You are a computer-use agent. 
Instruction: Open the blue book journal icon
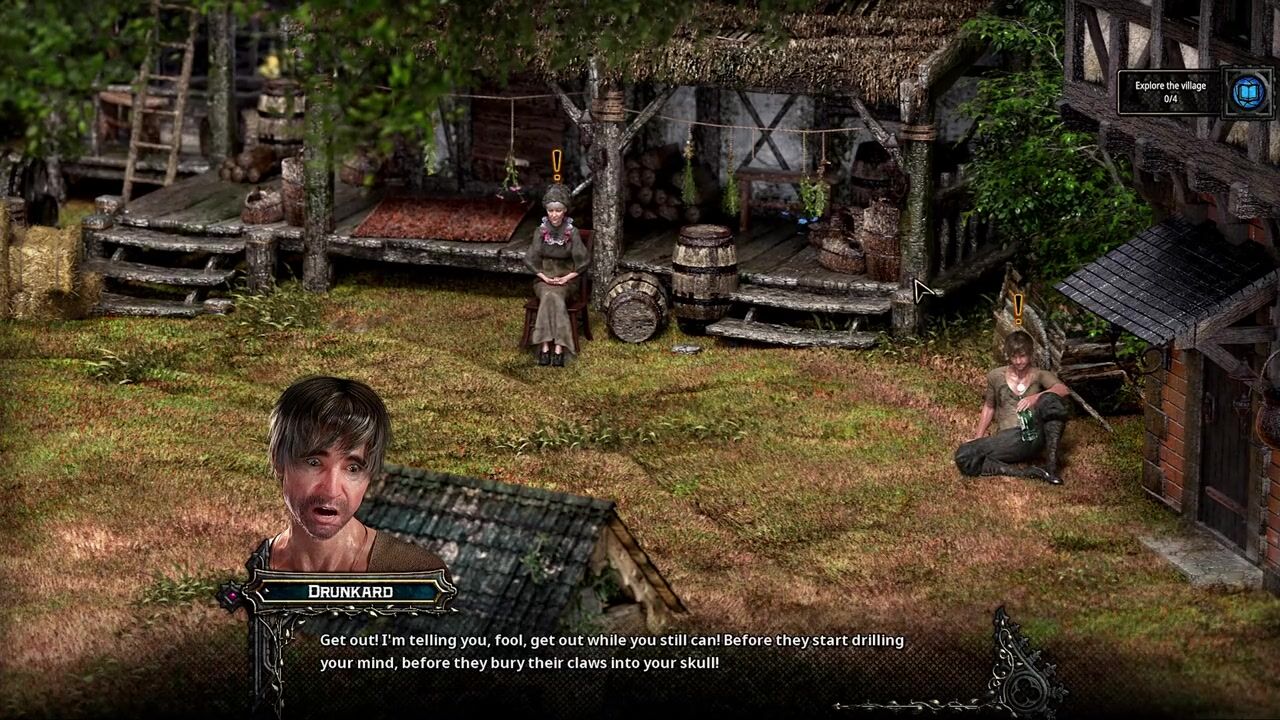[x=1248, y=93]
